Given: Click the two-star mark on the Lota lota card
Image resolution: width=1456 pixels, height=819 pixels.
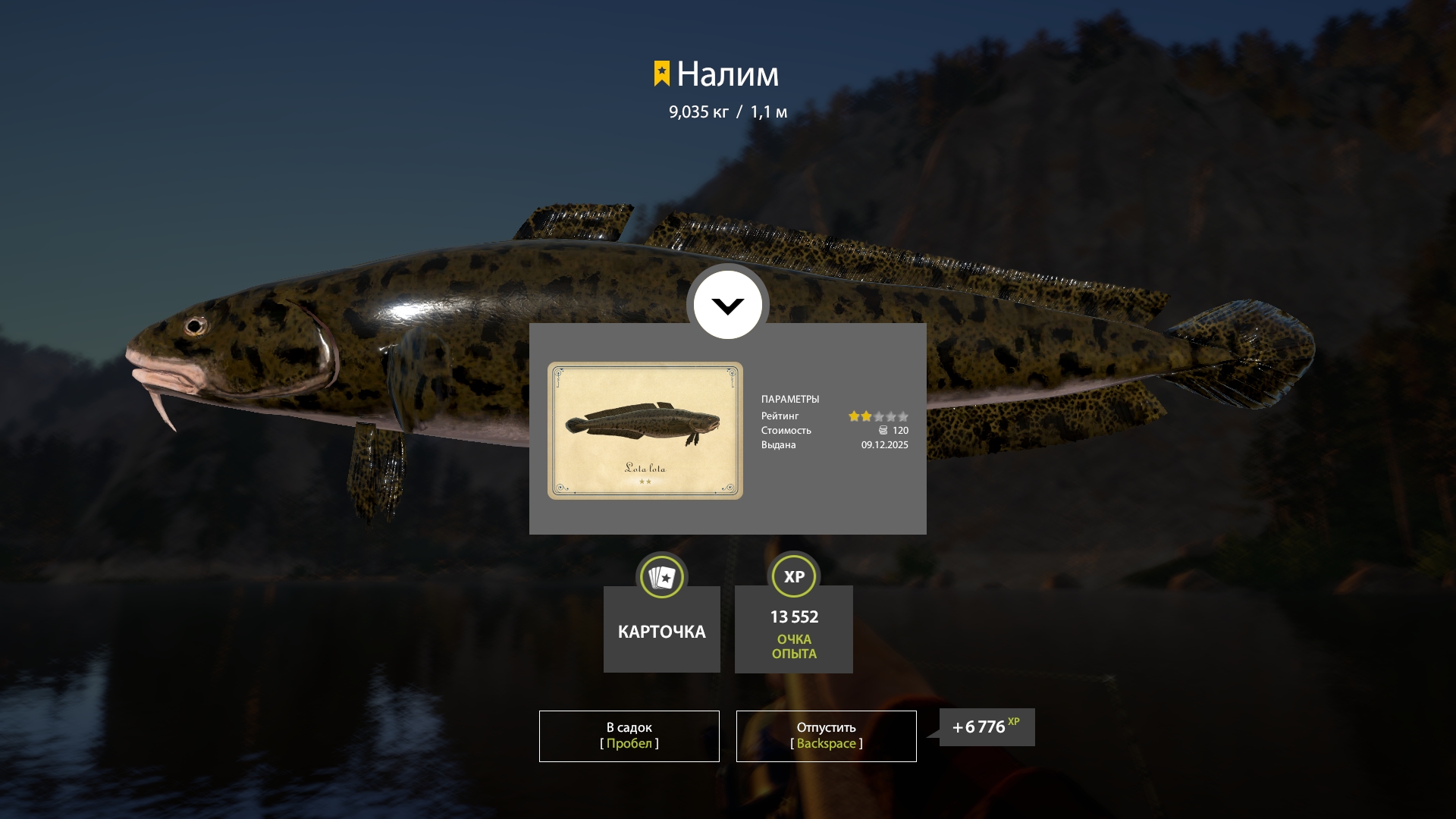Looking at the screenshot, I should (646, 482).
